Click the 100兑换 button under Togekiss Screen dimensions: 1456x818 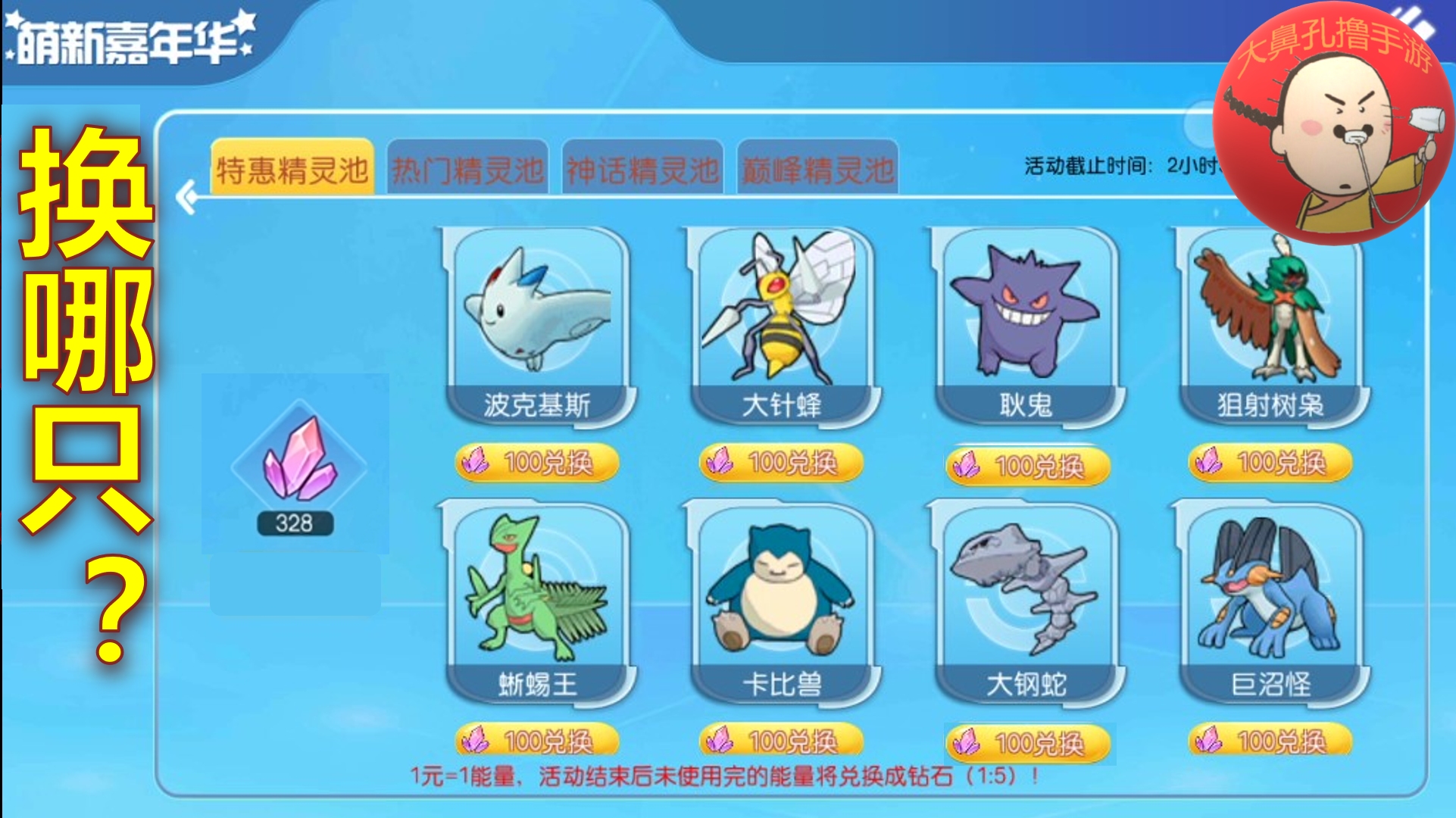(538, 463)
